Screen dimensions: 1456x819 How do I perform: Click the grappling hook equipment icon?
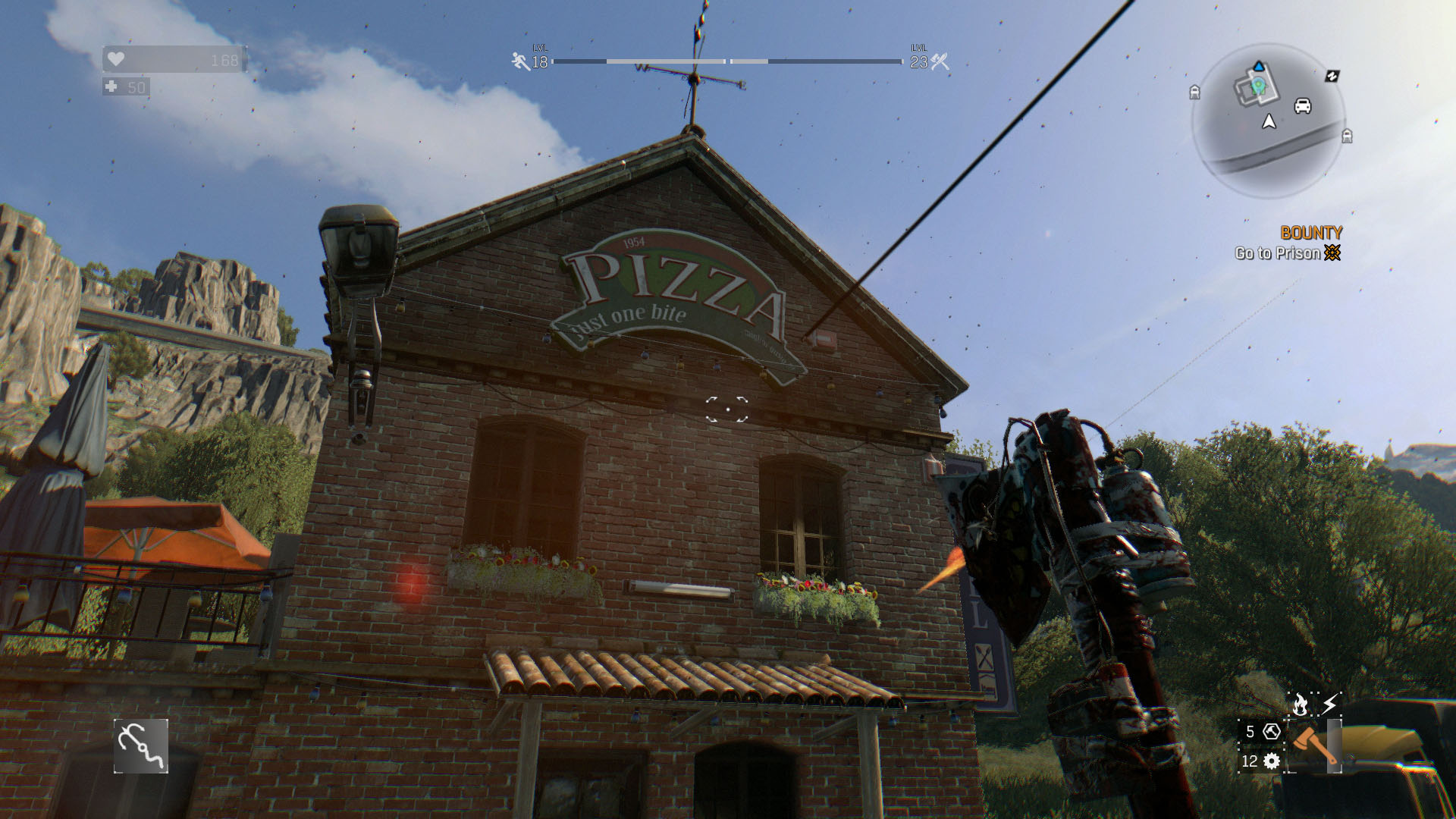[x=141, y=746]
